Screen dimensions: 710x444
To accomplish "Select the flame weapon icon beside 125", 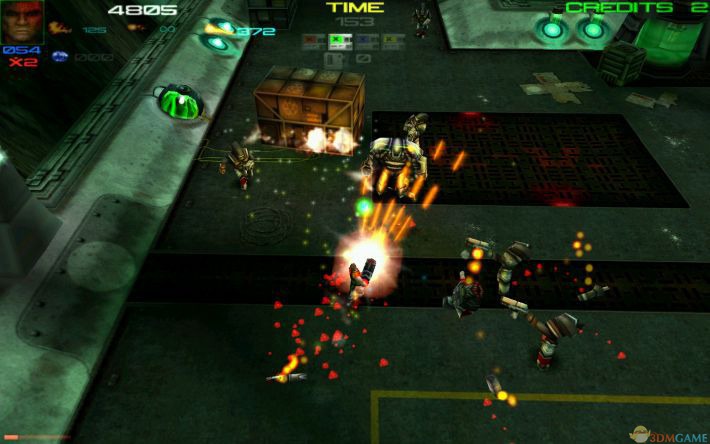I will click(61, 30).
